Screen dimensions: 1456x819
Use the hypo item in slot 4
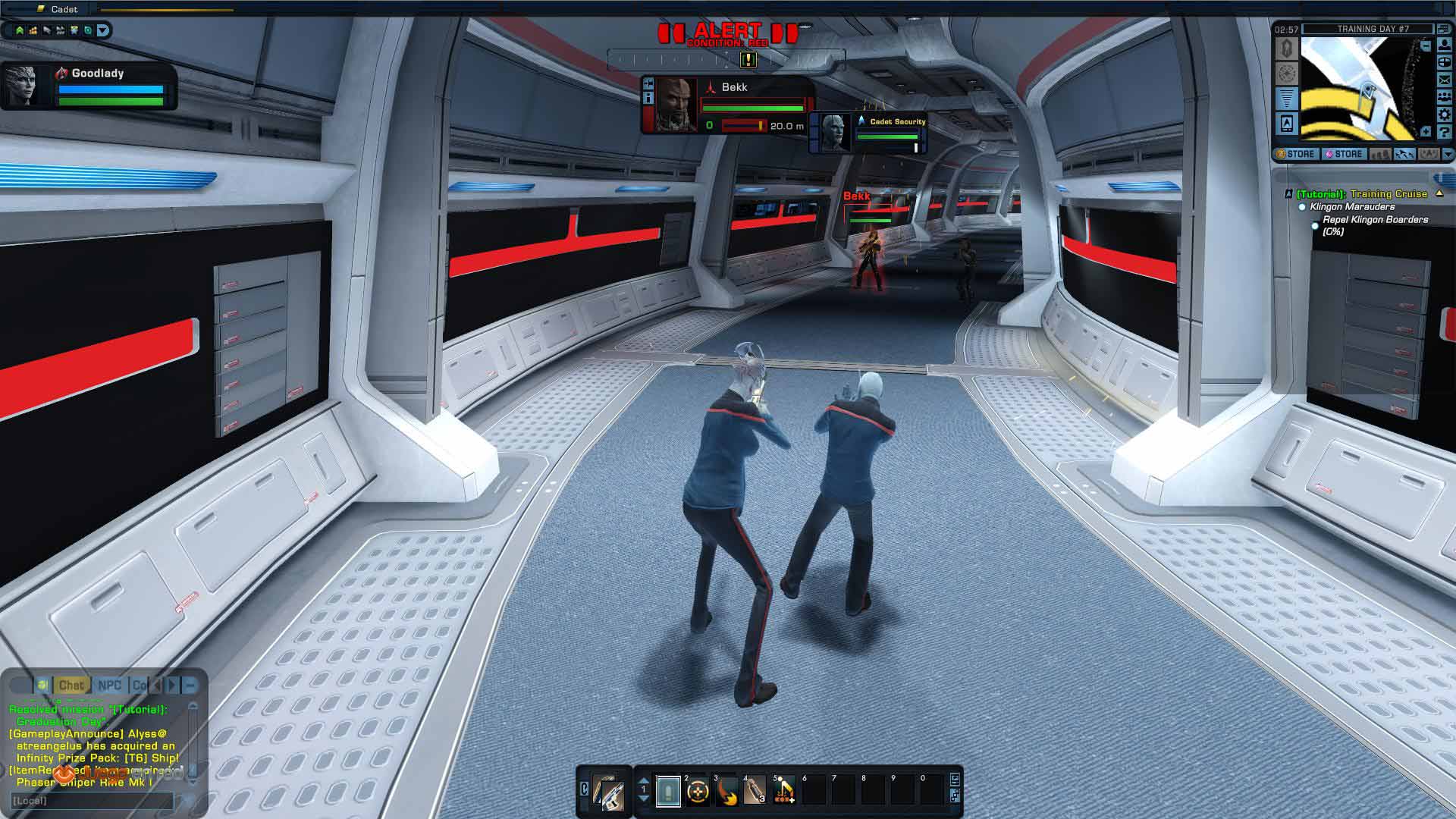[755, 792]
